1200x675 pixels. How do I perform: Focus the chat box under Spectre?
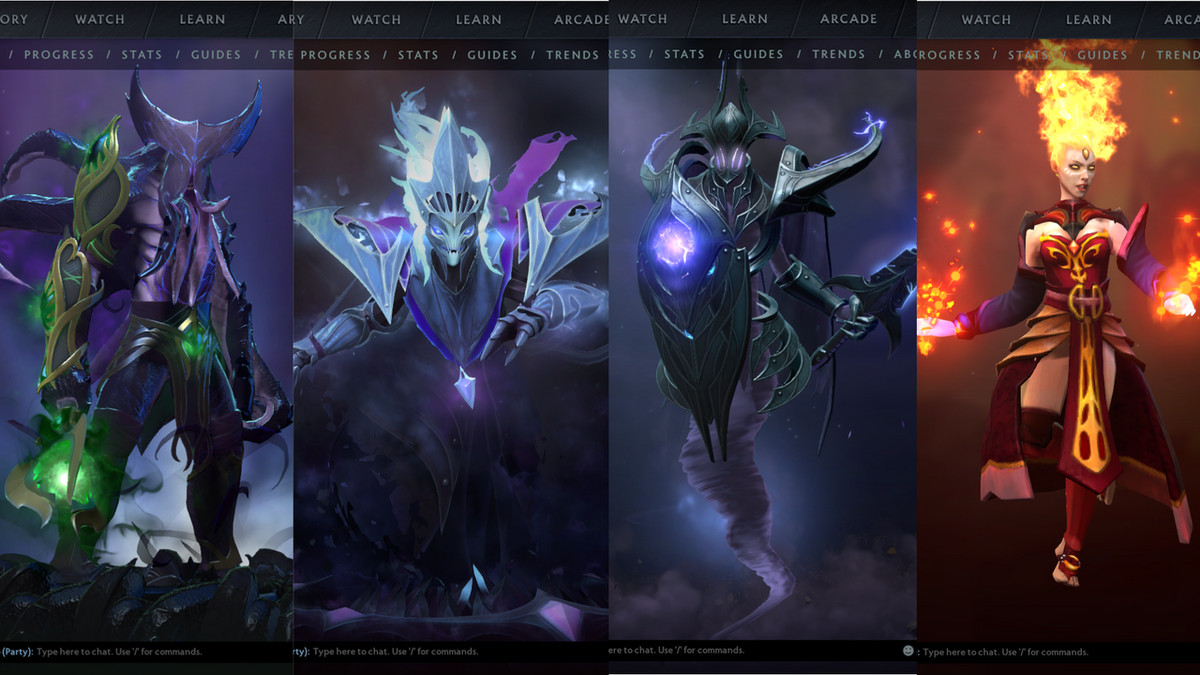pos(395,651)
